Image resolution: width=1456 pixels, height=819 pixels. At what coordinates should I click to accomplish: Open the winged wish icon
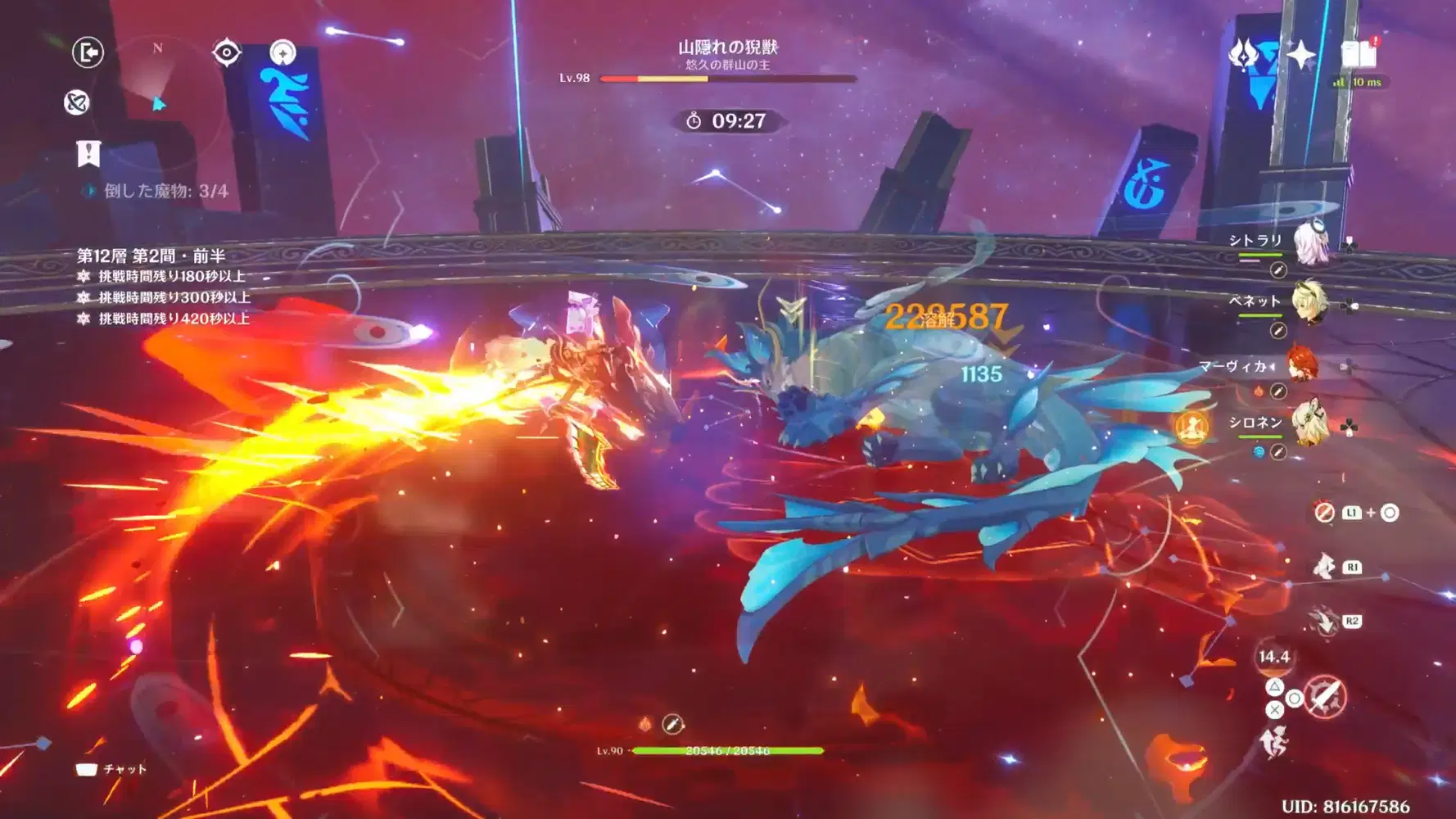click(x=1243, y=55)
